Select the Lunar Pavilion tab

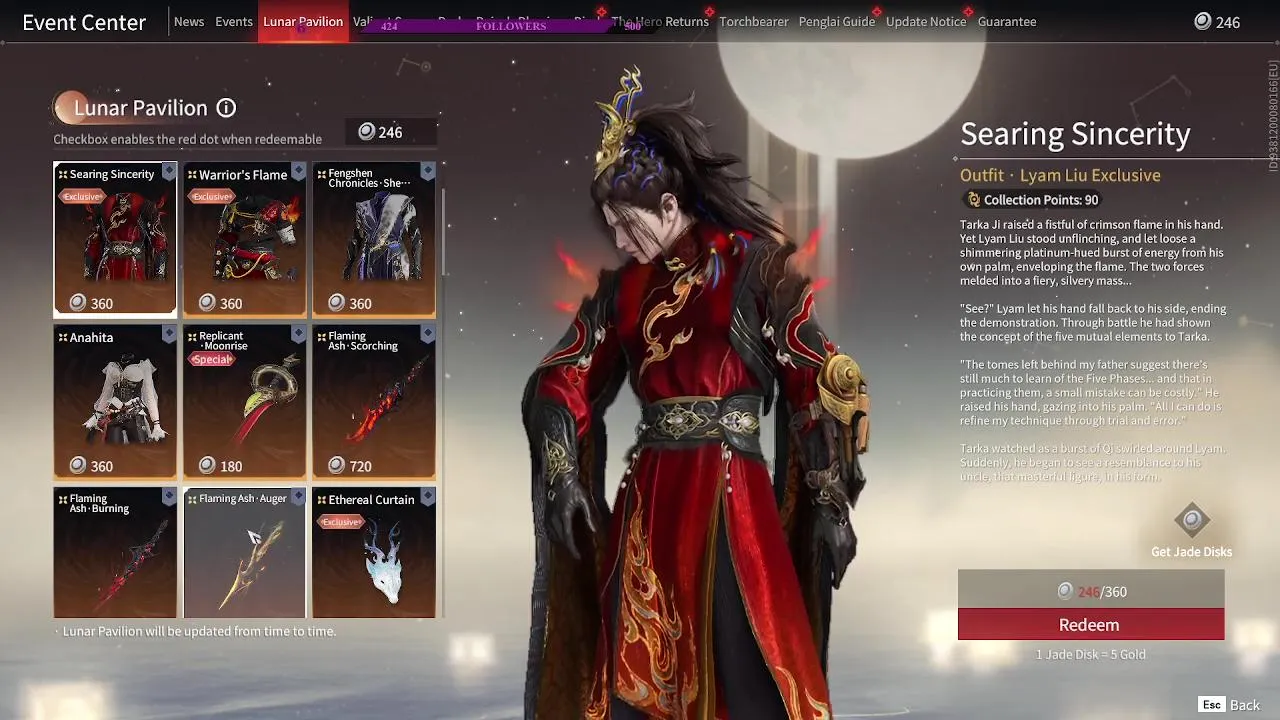303,21
